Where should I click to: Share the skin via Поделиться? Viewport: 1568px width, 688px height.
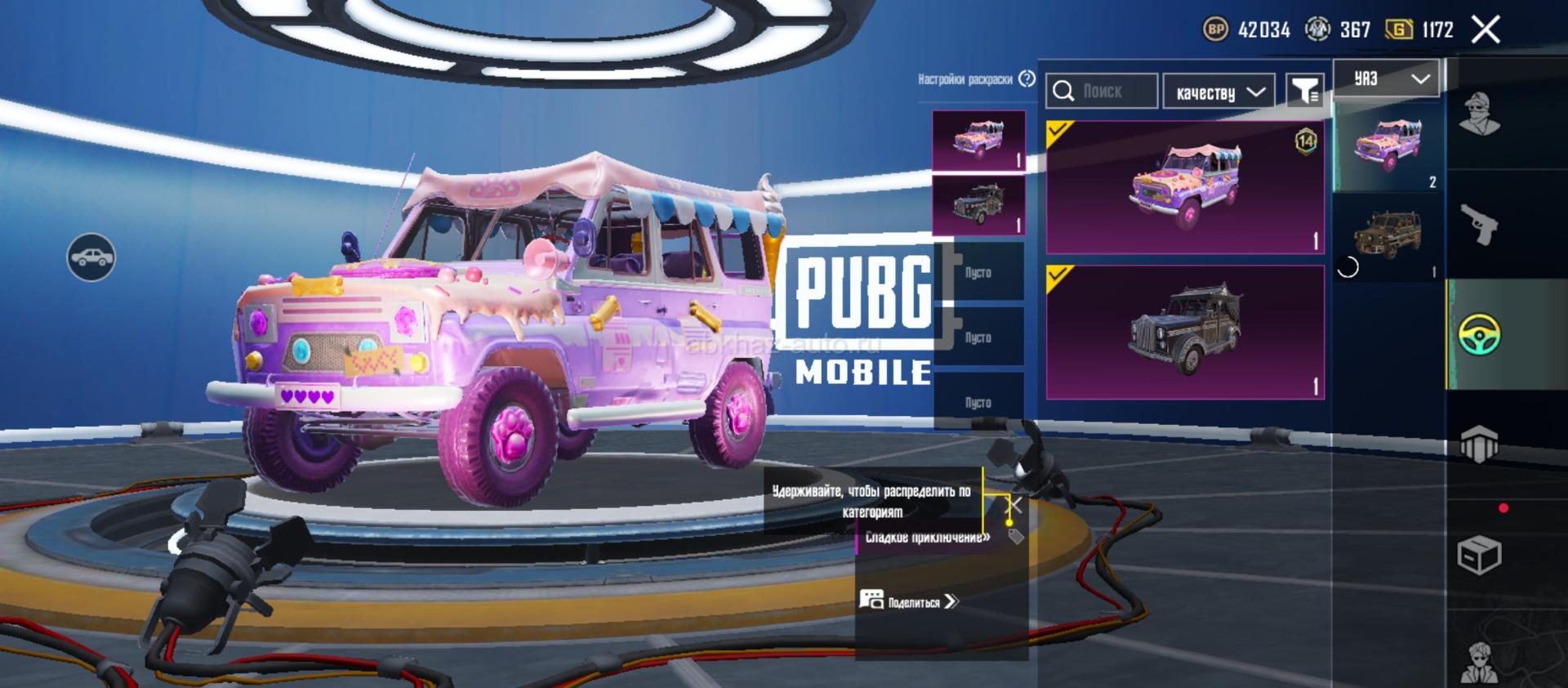(909, 601)
